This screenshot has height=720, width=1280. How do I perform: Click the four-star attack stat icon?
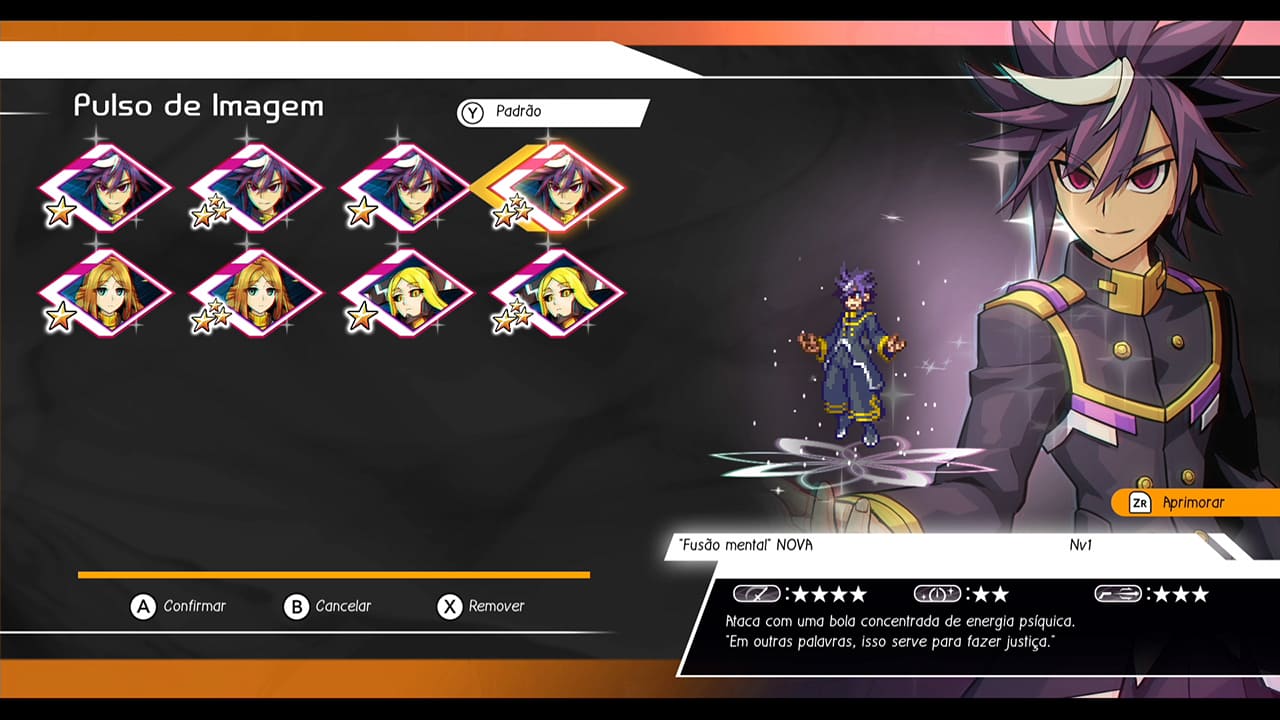pyautogui.click(x=758, y=592)
